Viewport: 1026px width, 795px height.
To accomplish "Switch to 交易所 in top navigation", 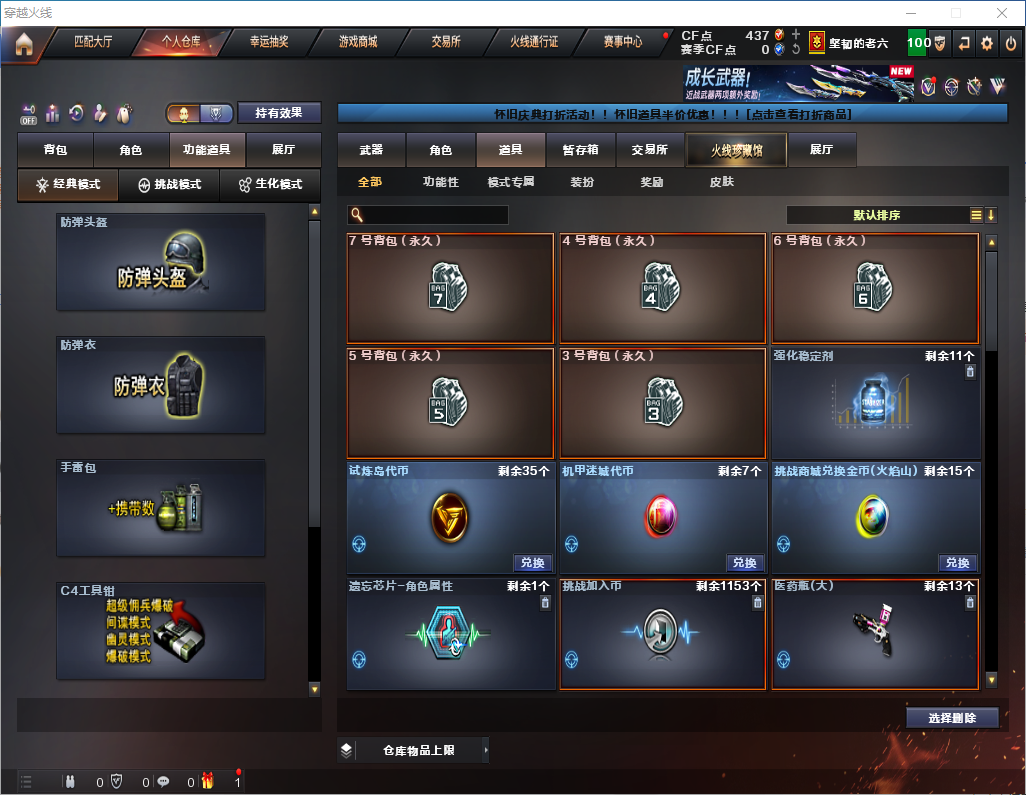I will tap(446, 42).
